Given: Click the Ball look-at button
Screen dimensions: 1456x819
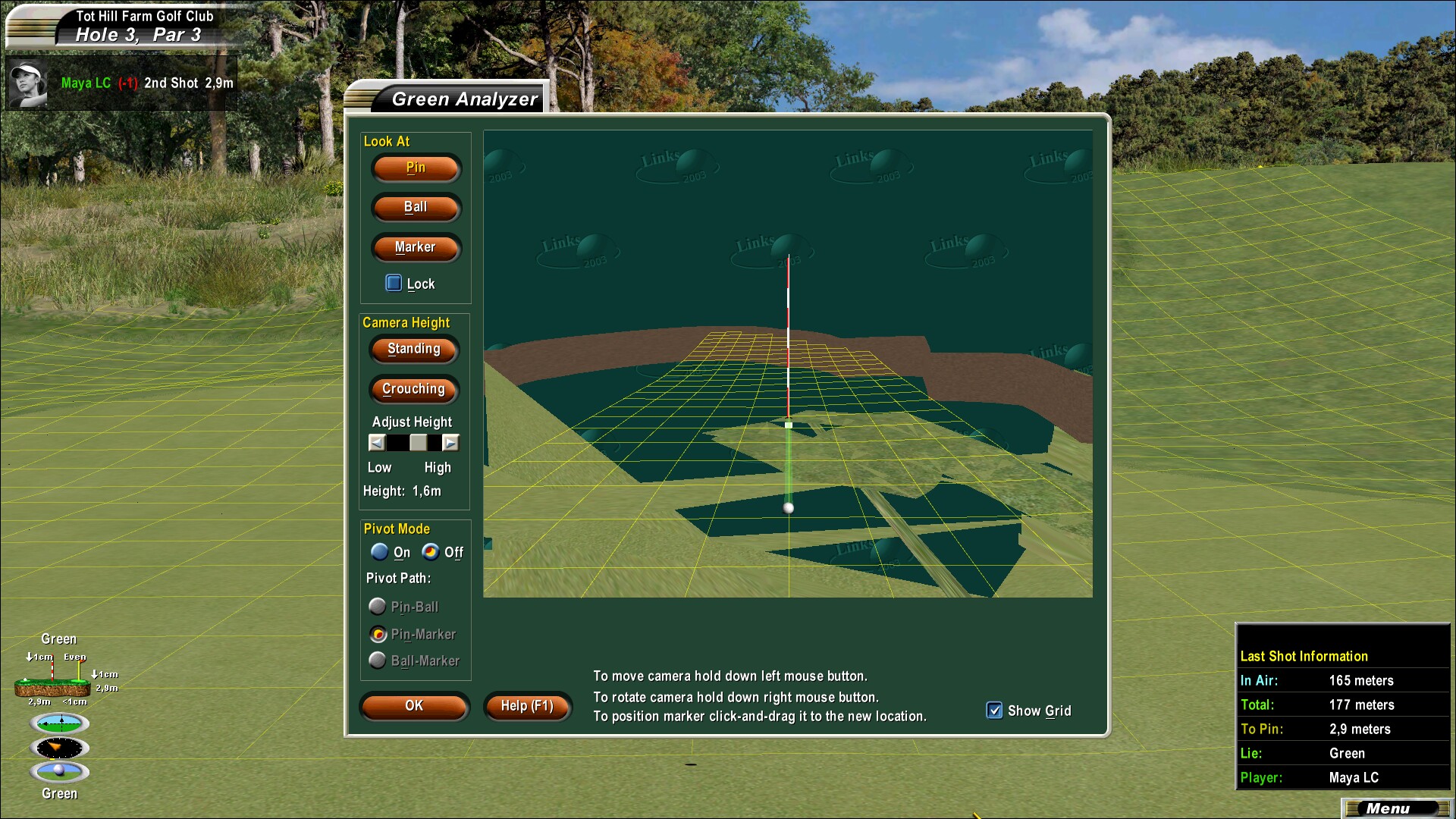Looking at the screenshot, I should tap(416, 208).
